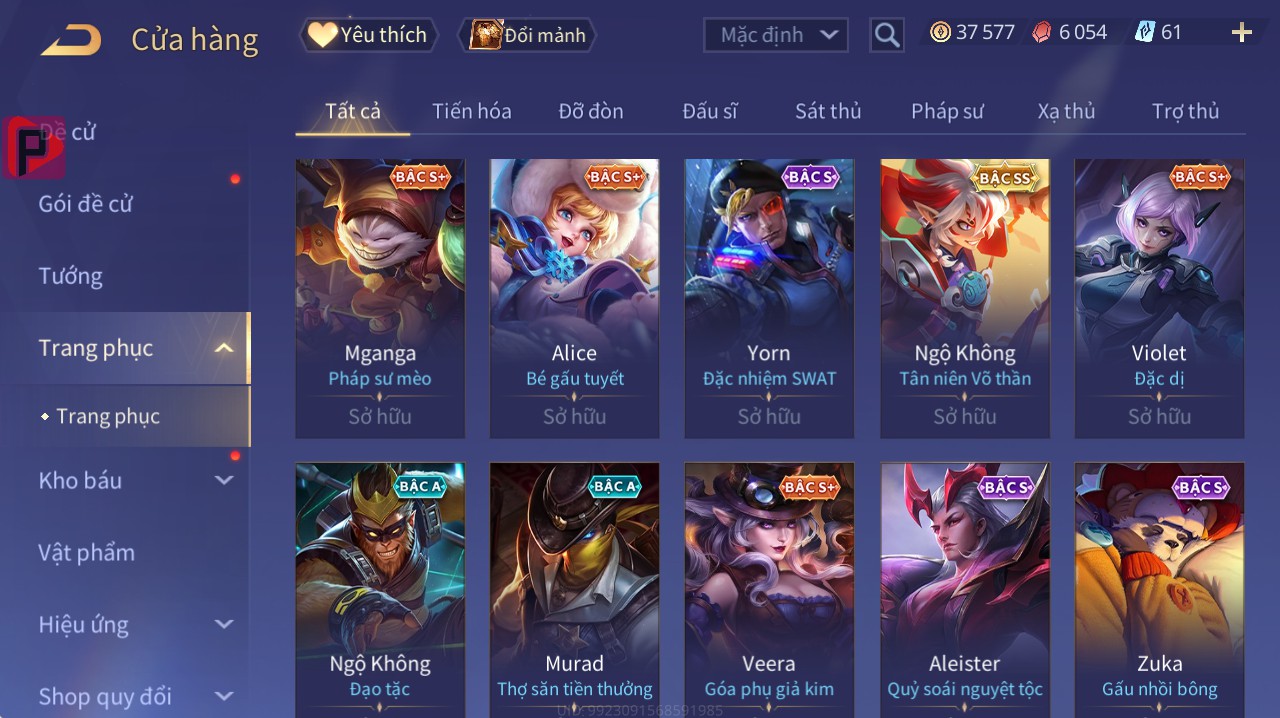Open the Yêu thích favorites list

tap(368, 35)
